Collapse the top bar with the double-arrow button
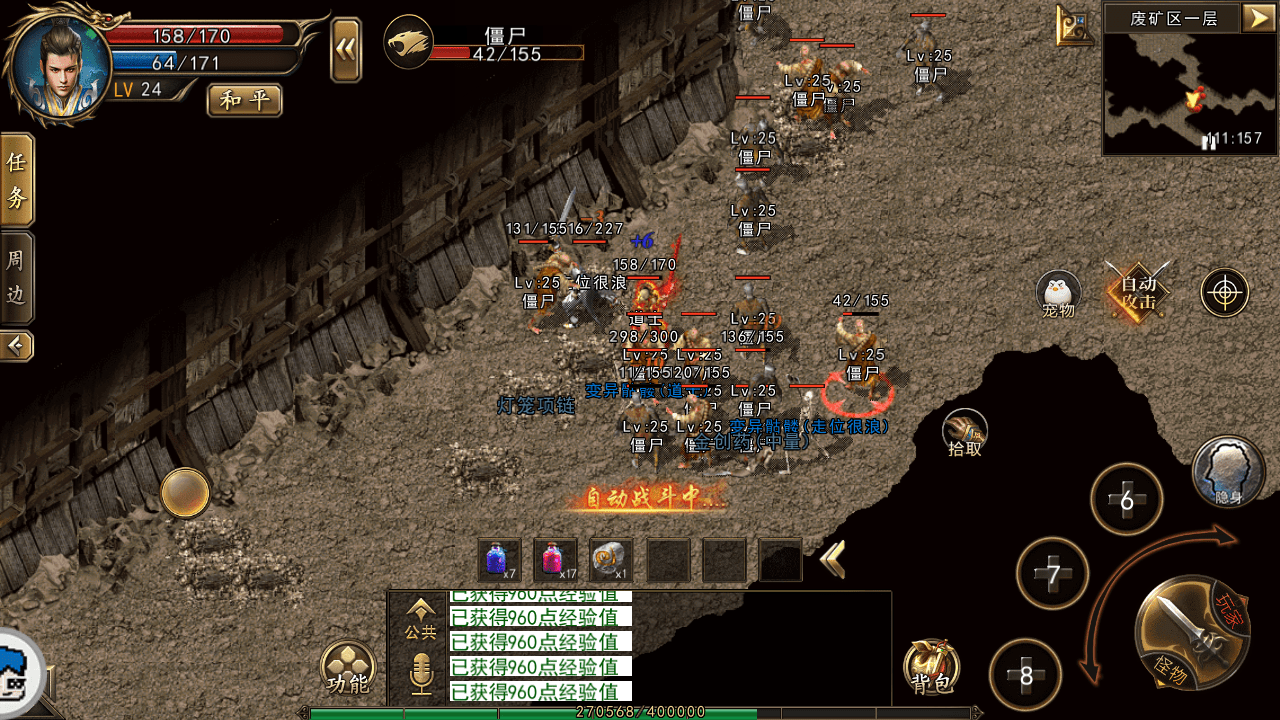 click(x=346, y=48)
